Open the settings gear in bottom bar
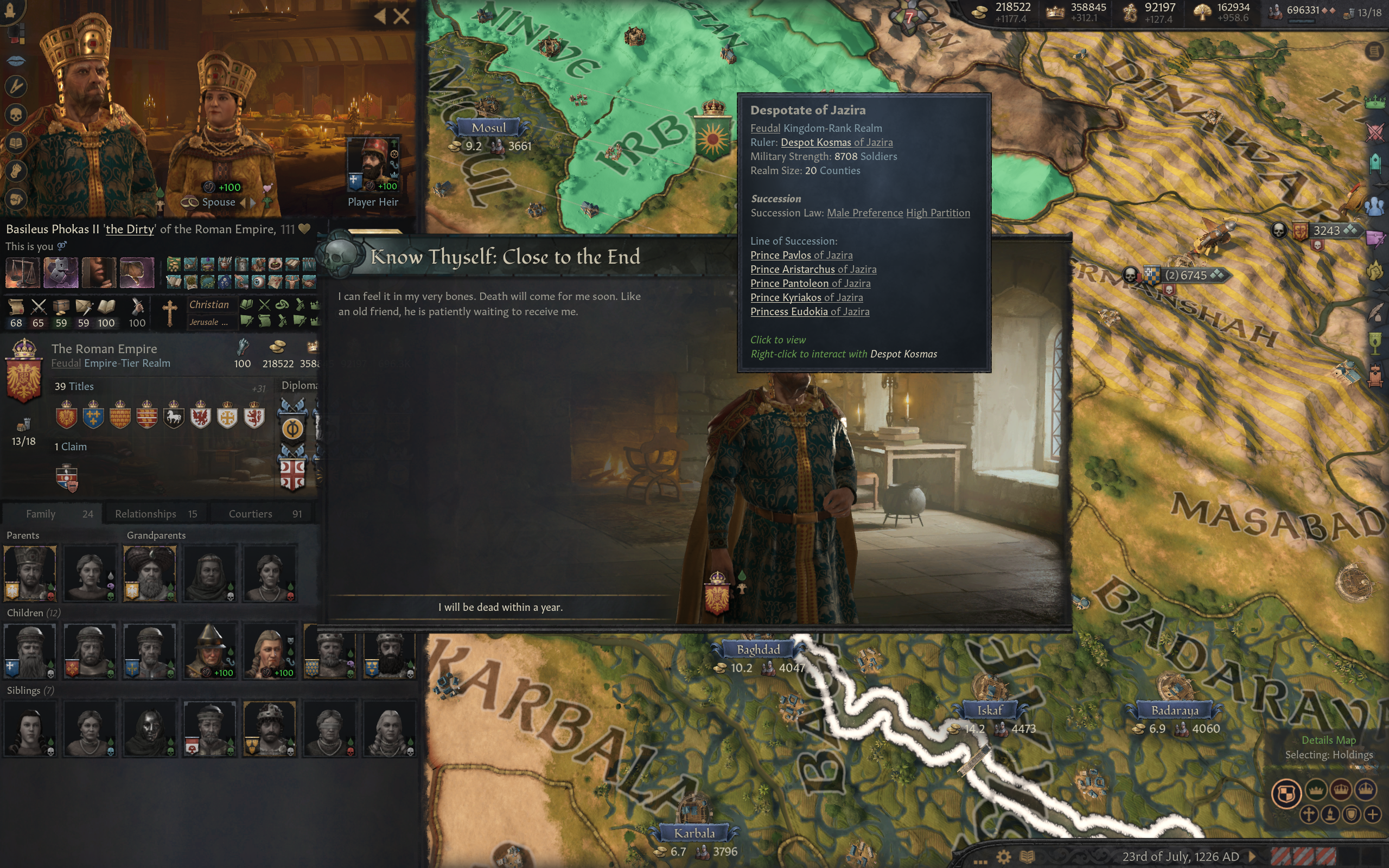This screenshot has width=1389, height=868. [1003, 857]
